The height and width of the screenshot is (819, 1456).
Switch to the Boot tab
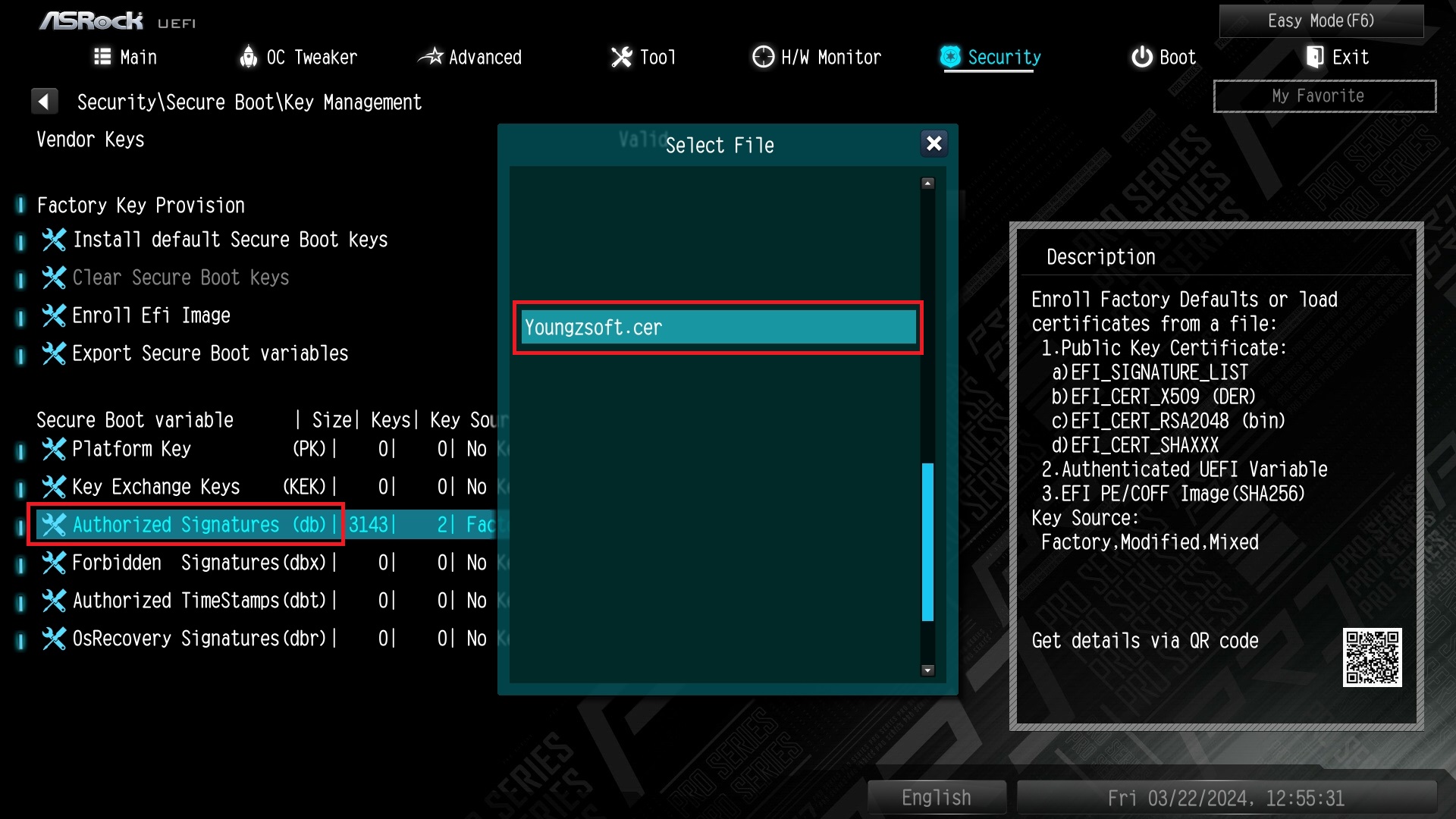pos(1163,57)
